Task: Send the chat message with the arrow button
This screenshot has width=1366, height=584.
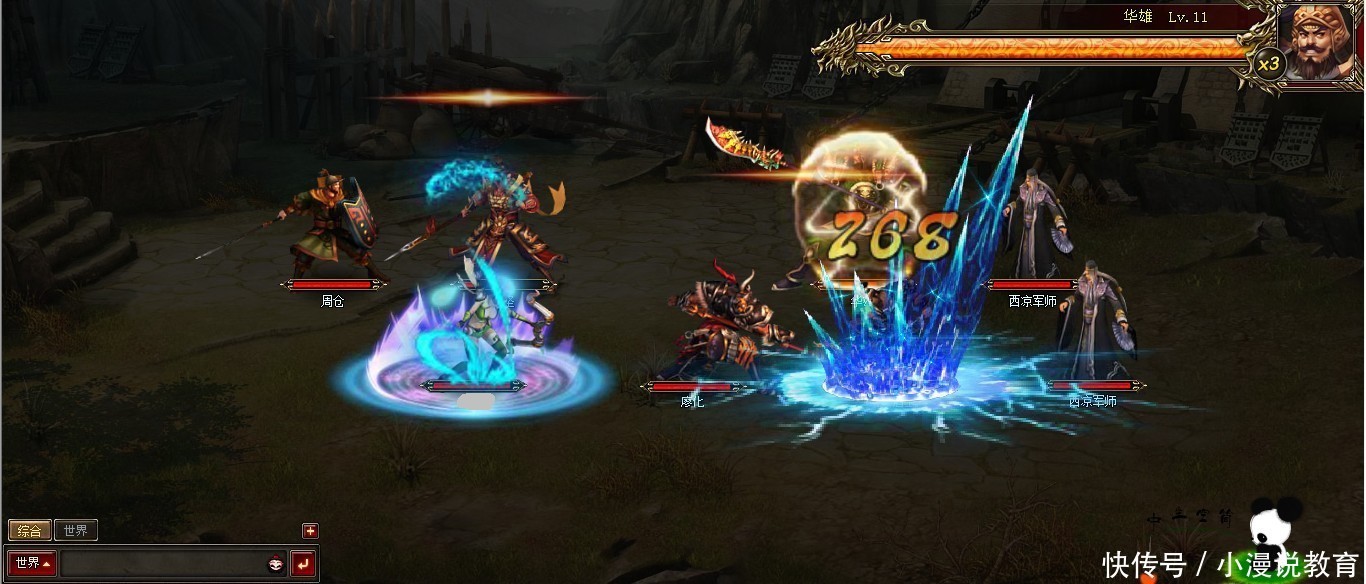Action: [303, 565]
